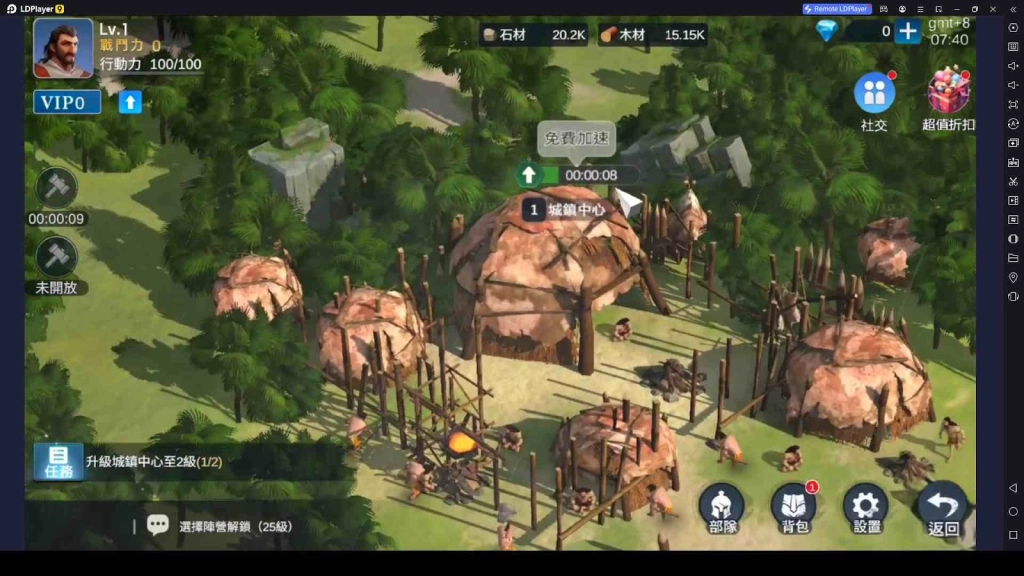Screen dimensions: 1024x576
Task: Open the chat bar at bottom
Action: coord(240,526)
